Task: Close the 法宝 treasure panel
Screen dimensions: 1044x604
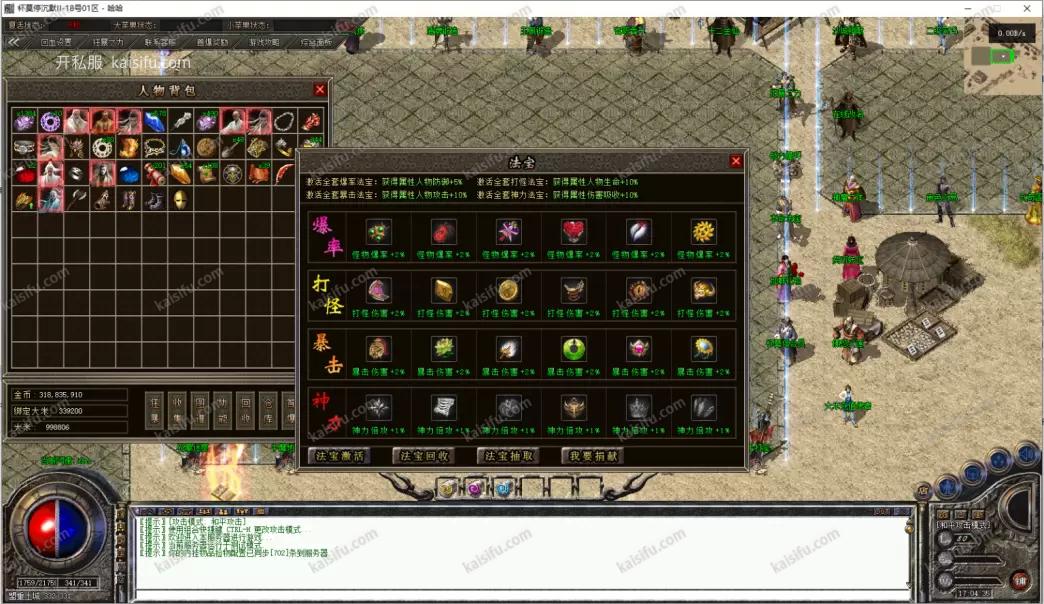Action: tap(736, 161)
